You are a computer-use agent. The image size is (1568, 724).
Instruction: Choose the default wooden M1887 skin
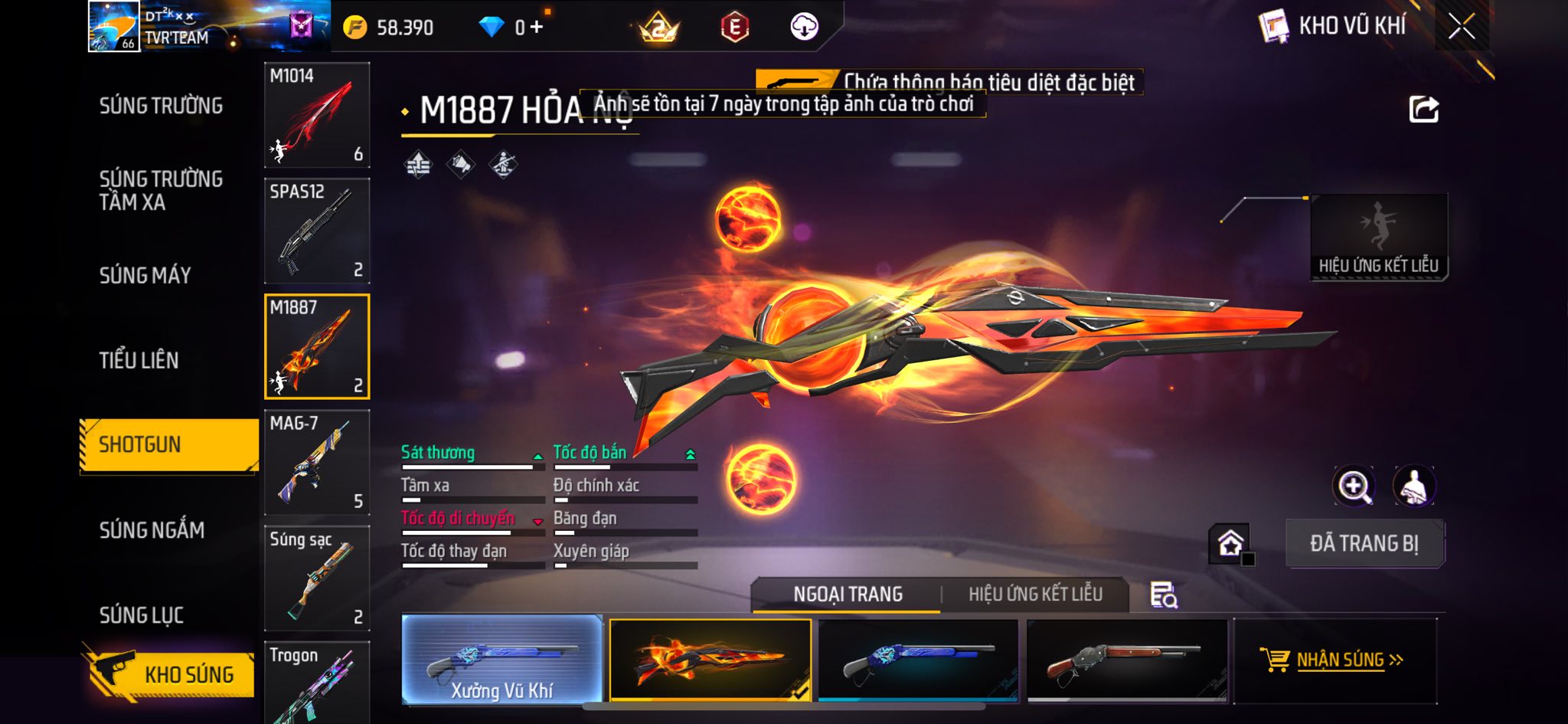(1126, 660)
